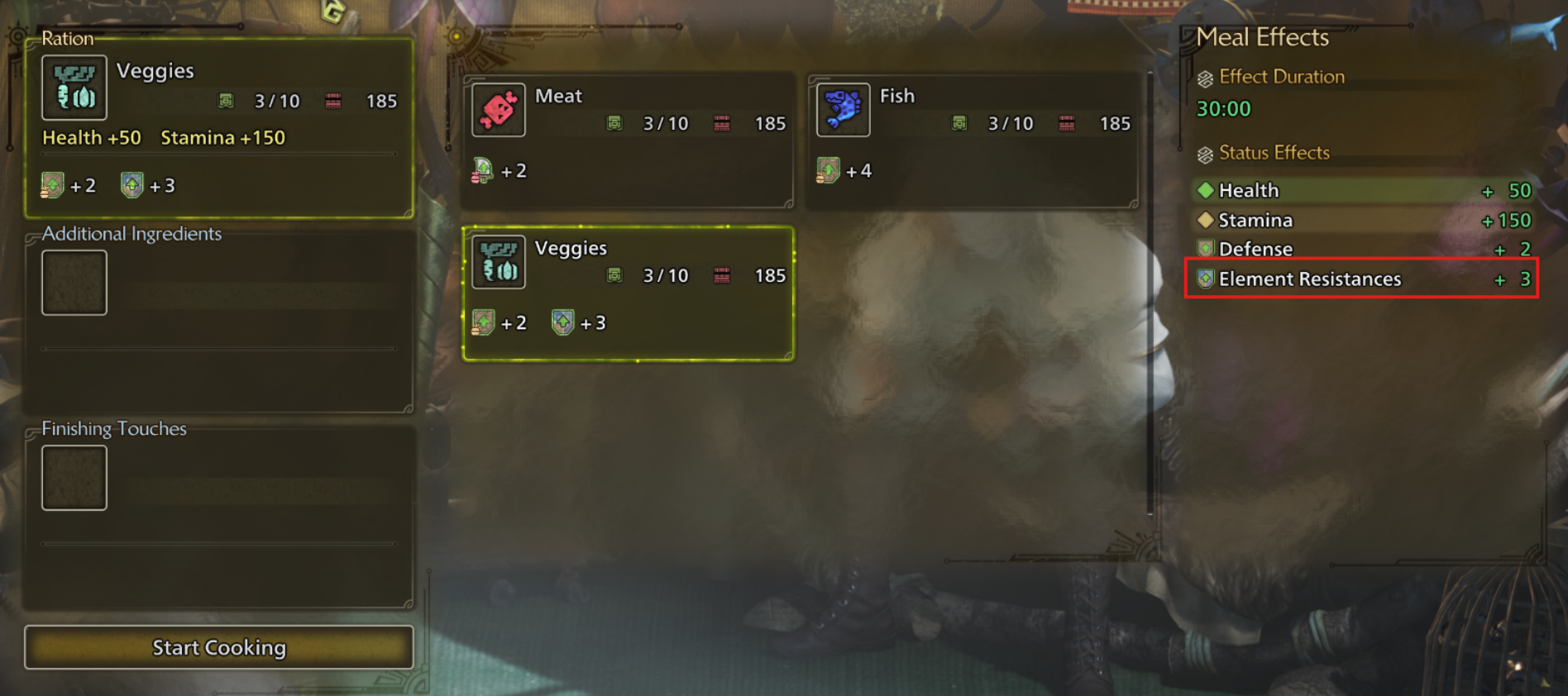
Task: Select the Meat ration card
Action: coord(628,139)
